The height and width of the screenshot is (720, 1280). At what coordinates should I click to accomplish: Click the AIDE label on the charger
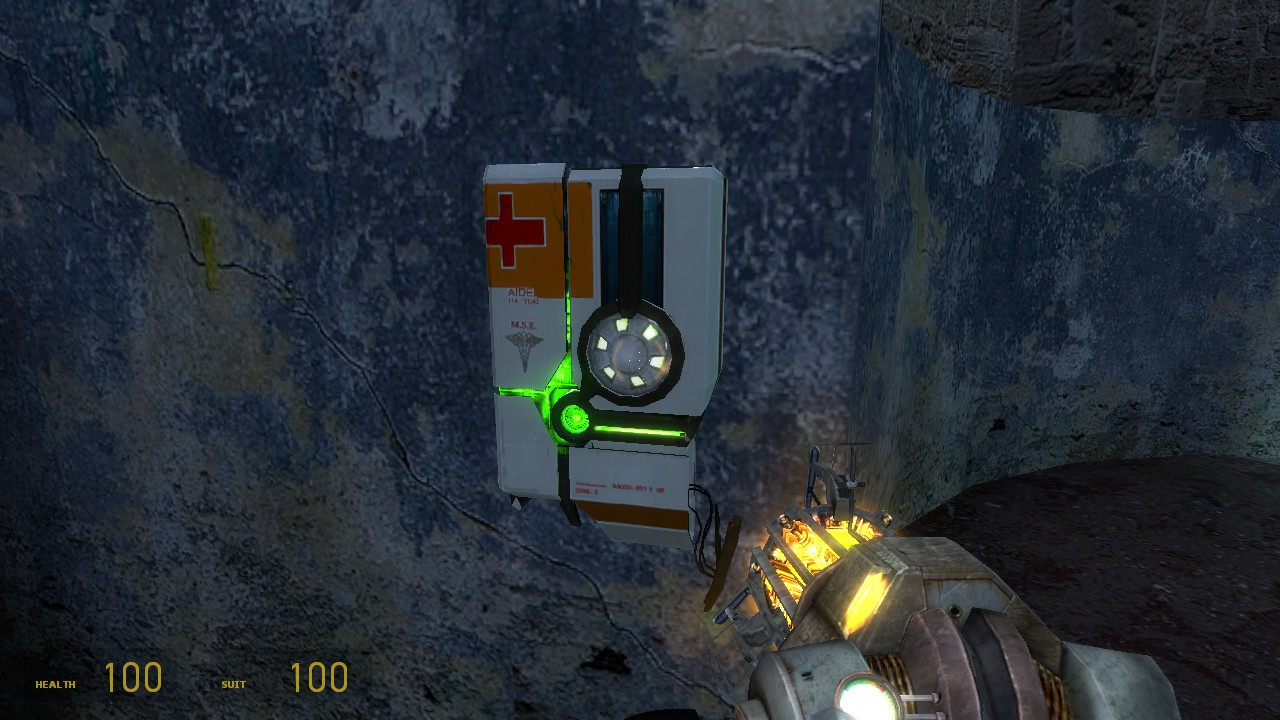[521, 291]
